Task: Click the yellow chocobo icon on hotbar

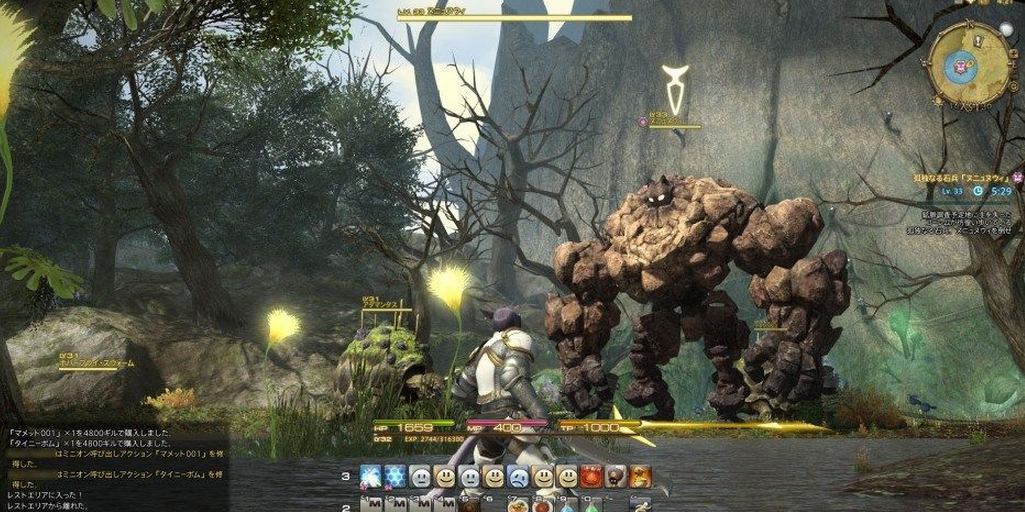Action: pos(640,477)
